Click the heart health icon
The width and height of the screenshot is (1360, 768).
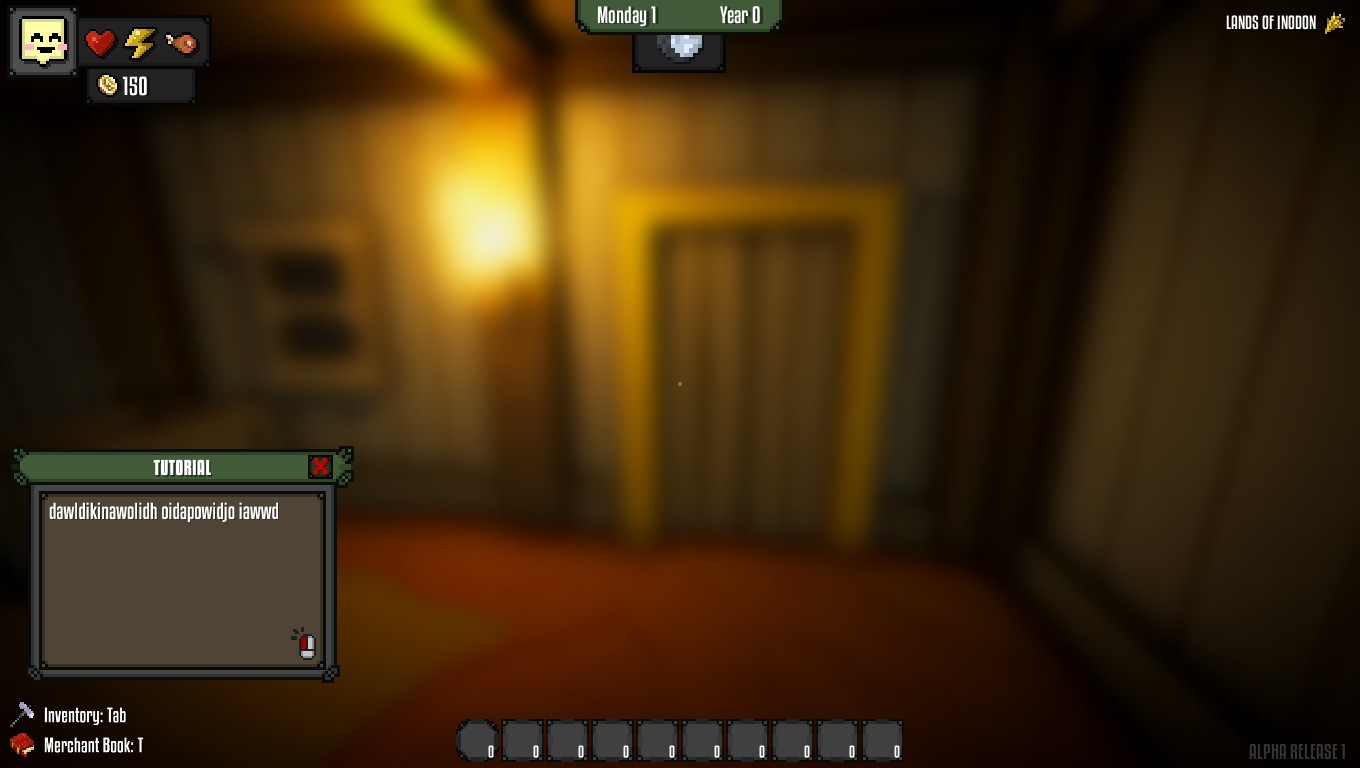click(100, 41)
